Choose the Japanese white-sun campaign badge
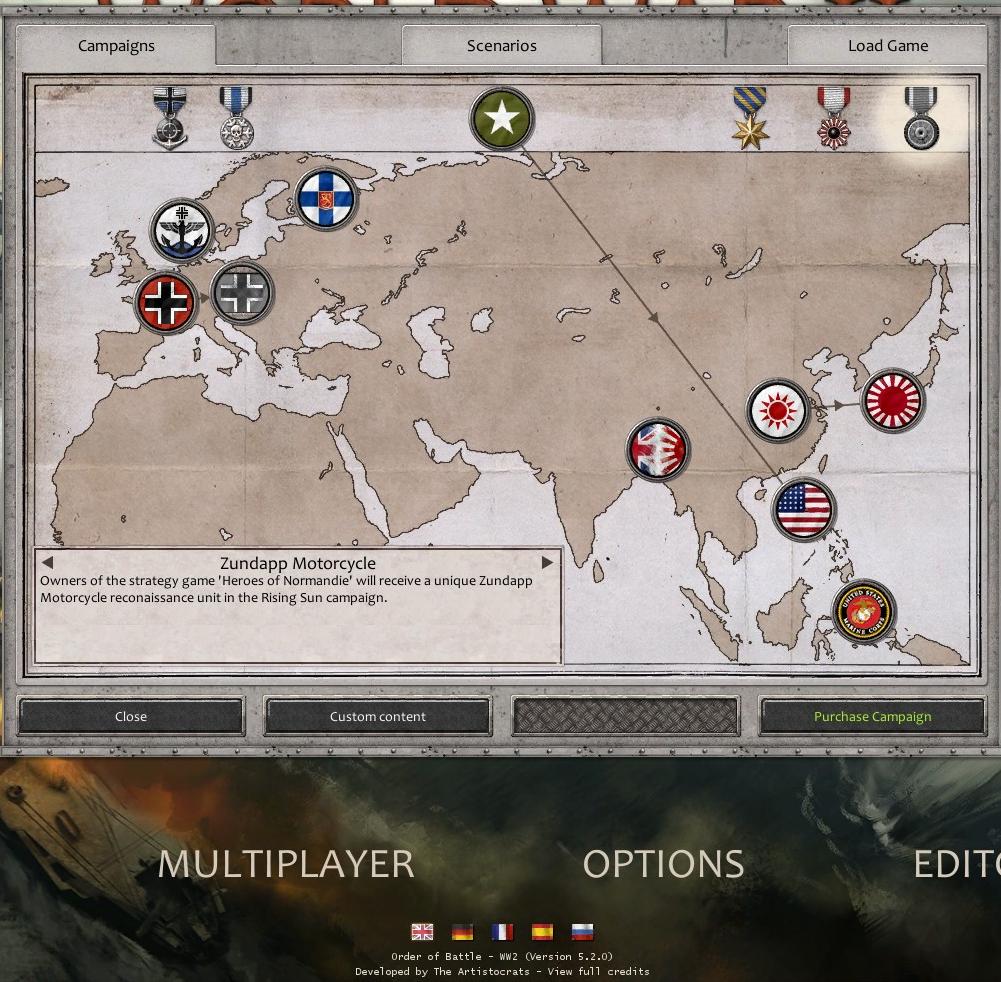The width and height of the screenshot is (1001, 982). 777,409
